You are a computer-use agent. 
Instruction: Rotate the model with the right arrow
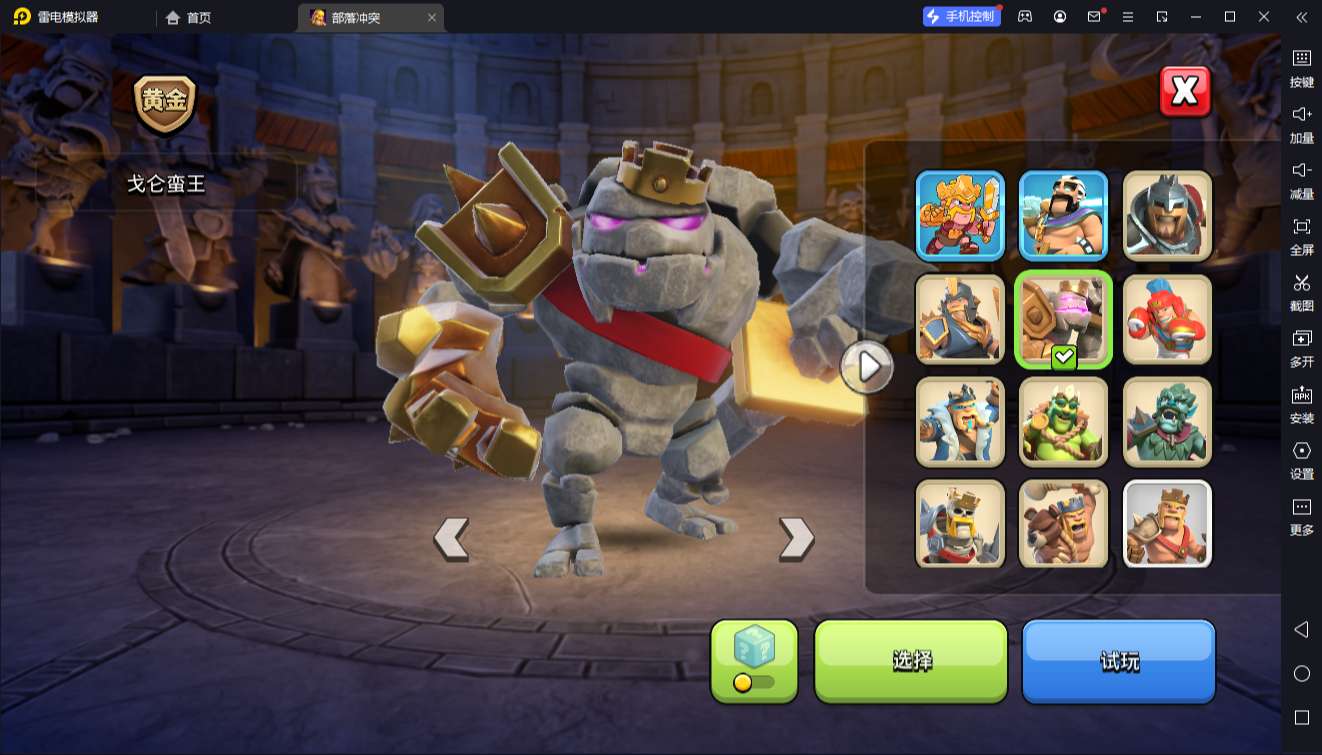796,539
